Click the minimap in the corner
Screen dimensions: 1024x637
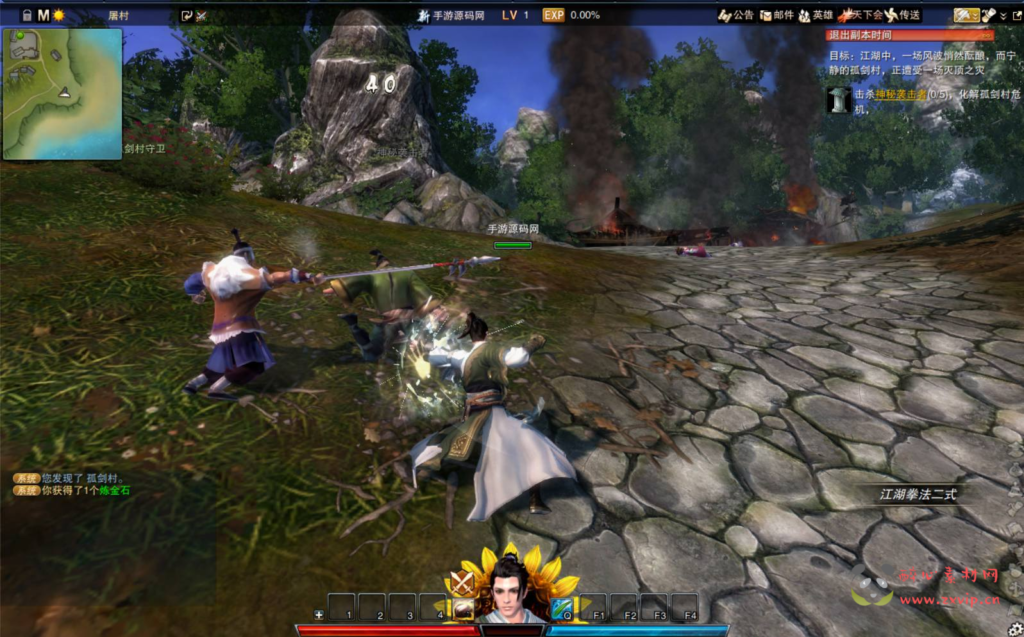click(x=62, y=93)
